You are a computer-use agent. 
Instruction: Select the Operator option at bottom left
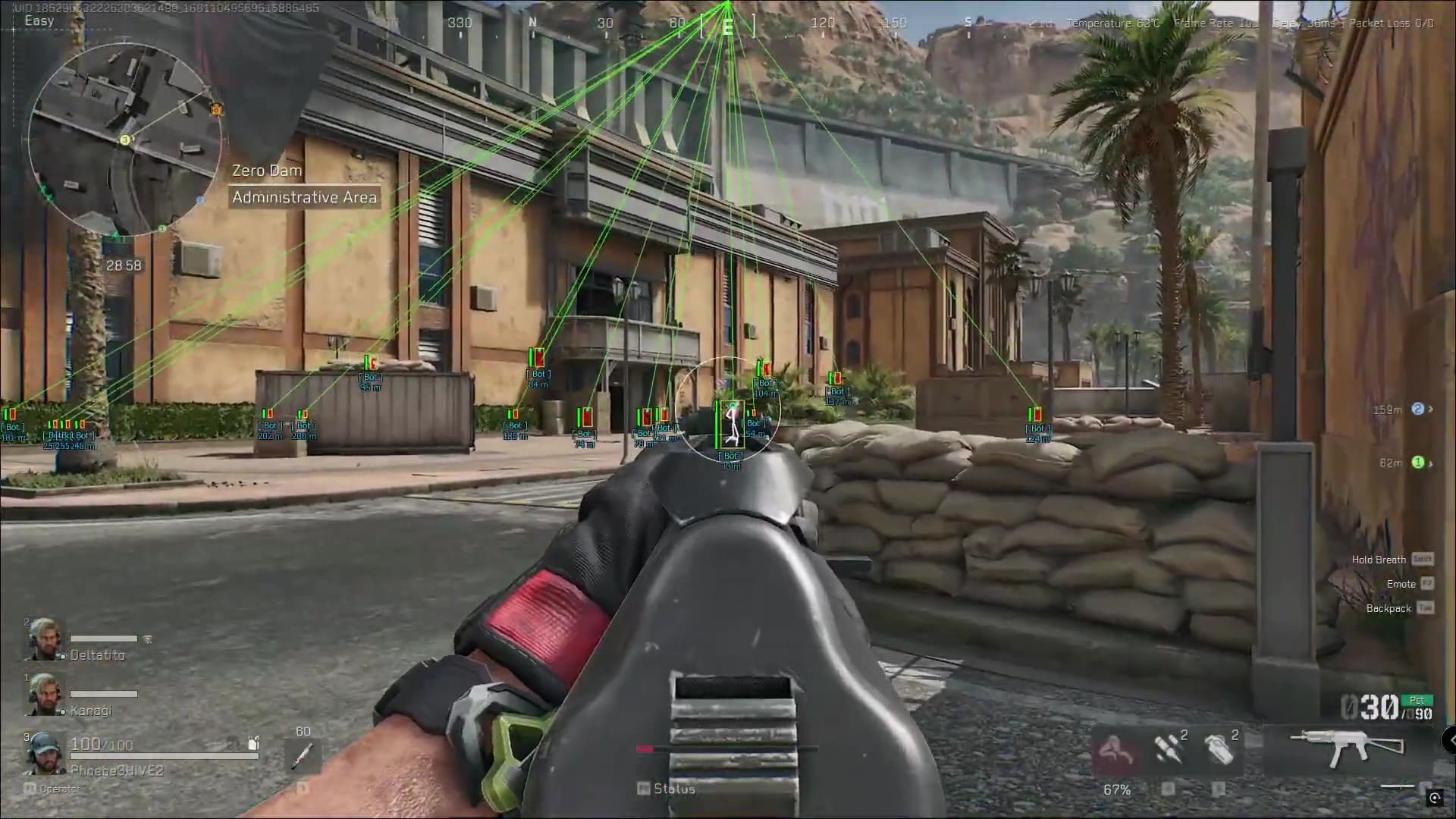(x=57, y=789)
